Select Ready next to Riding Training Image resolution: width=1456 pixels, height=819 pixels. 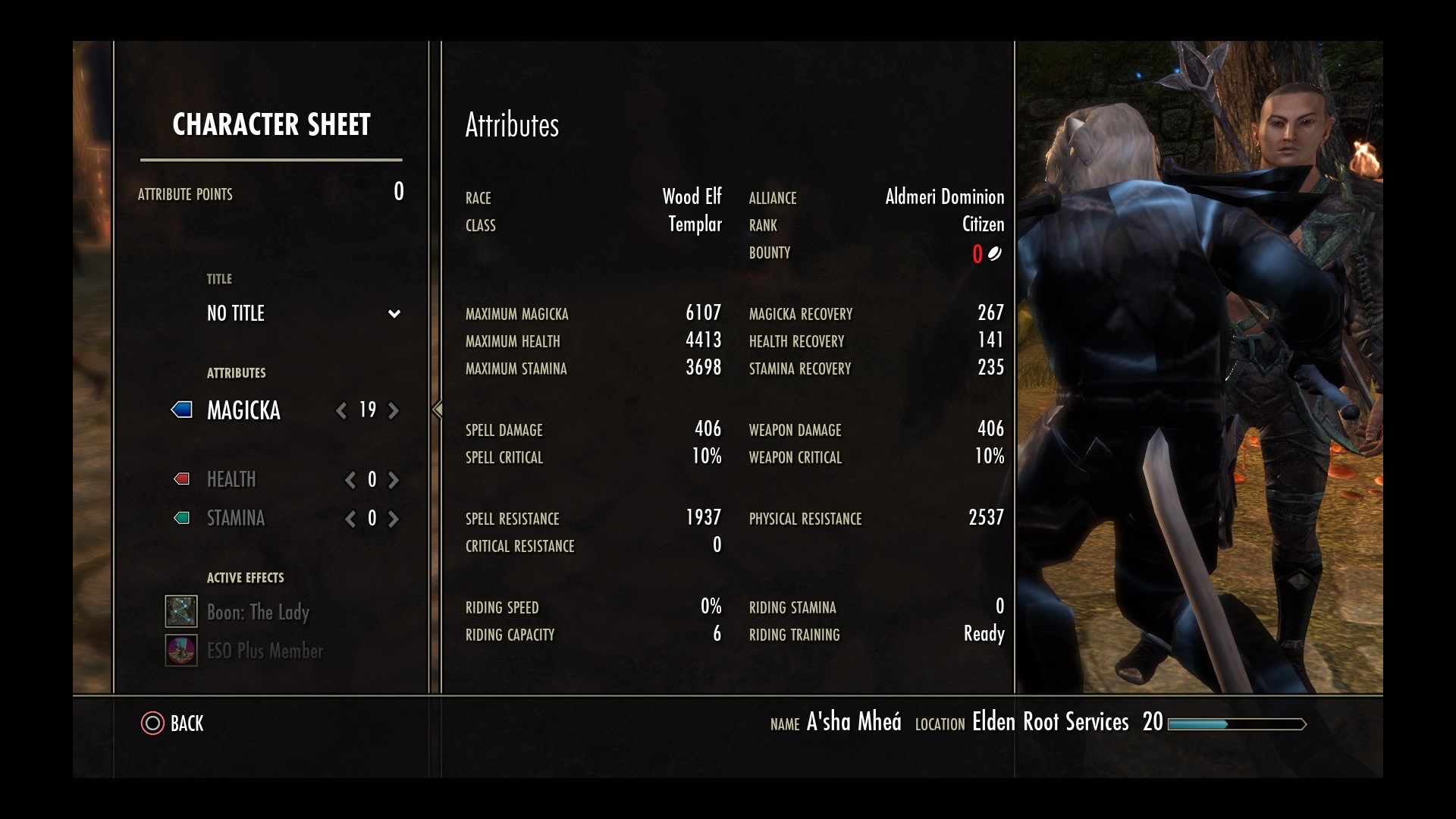[x=984, y=635]
